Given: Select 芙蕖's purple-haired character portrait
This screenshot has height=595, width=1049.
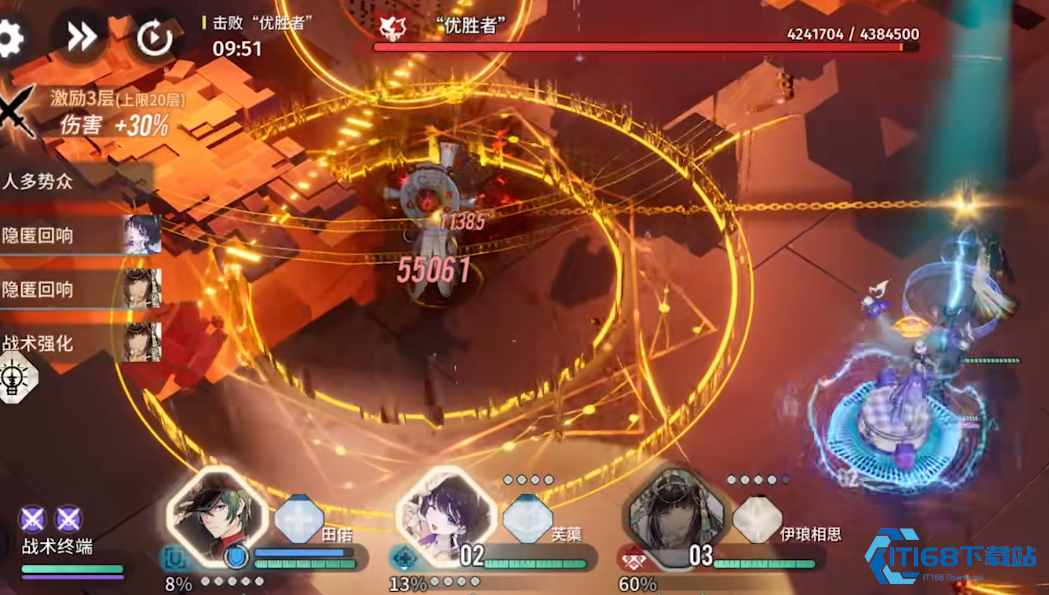Looking at the screenshot, I should click(446, 515).
